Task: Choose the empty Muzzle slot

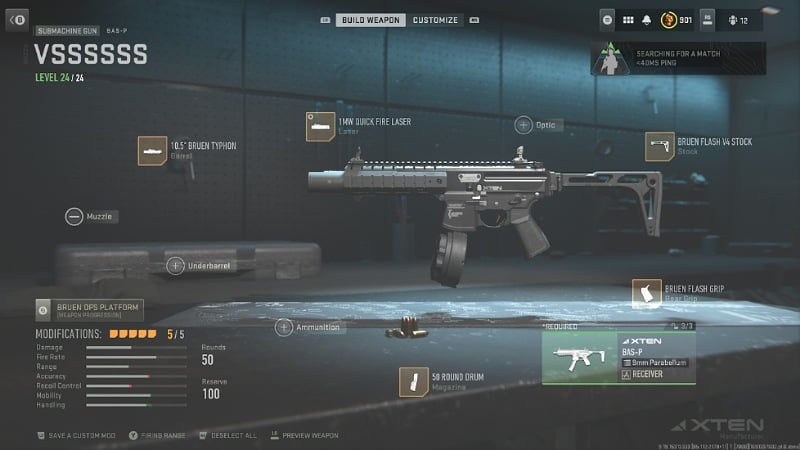Action: 74,216
